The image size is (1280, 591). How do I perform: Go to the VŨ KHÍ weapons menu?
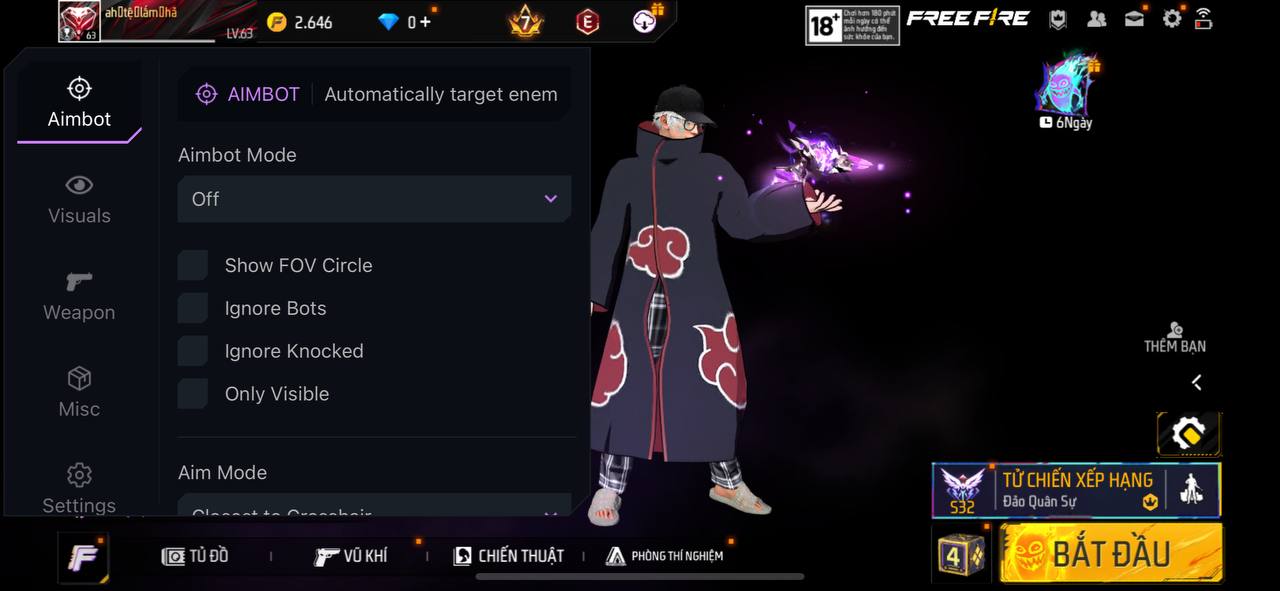click(351, 556)
